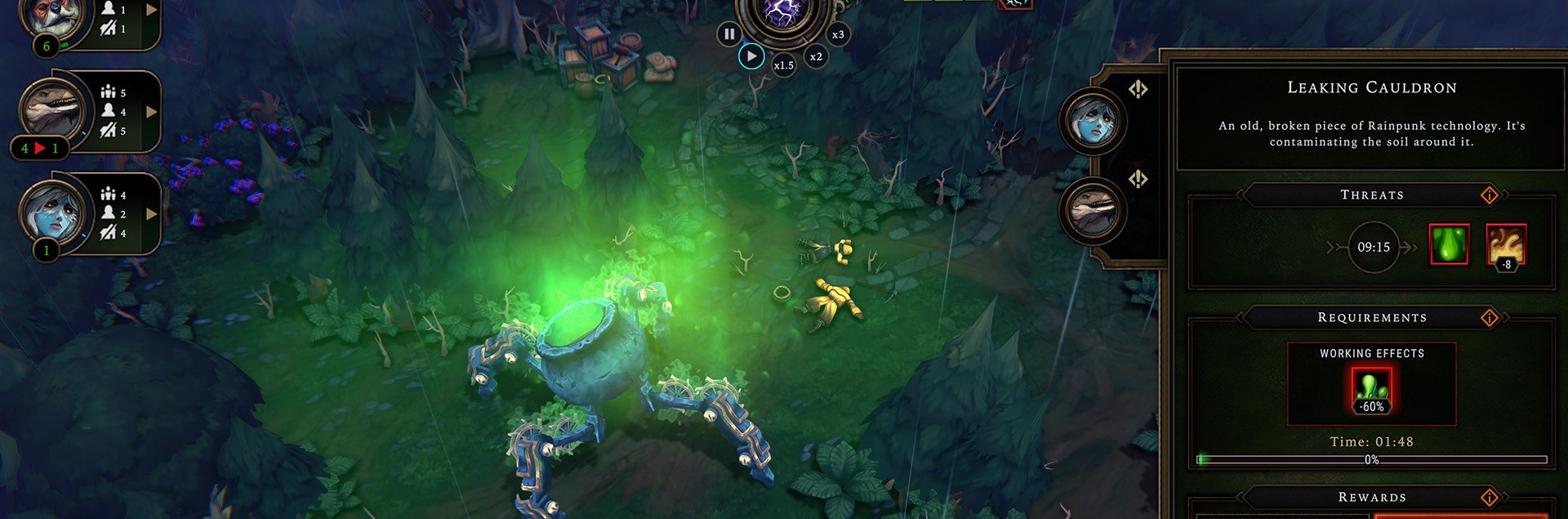Viewport: 1568px width, 519px height.
Task: Select the harpy worker slot on cauldron panel
Action: 1094,122
